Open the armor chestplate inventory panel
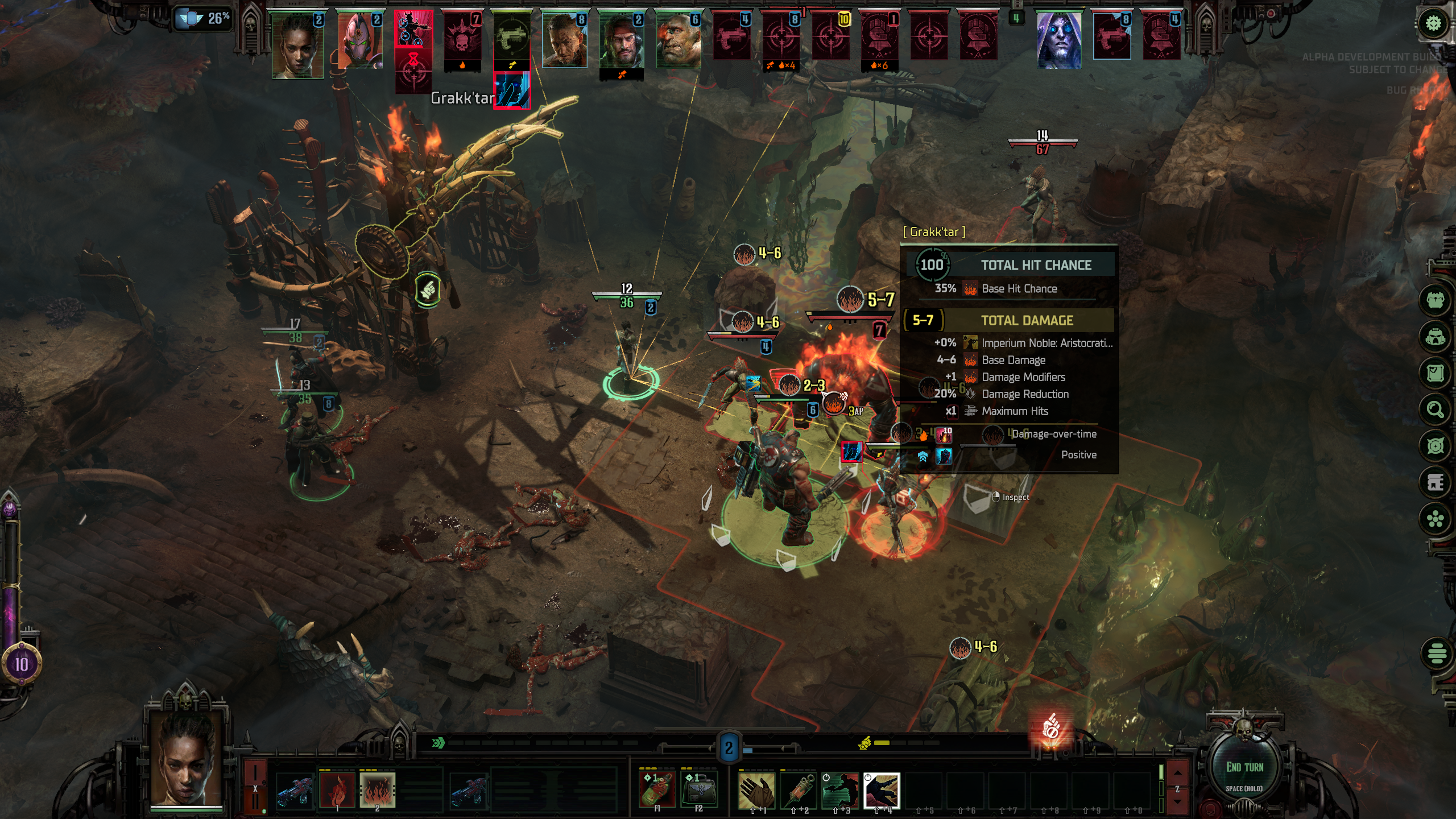Image resolution: width=1456 pixels, height=819 pixels. [1435, 300]
